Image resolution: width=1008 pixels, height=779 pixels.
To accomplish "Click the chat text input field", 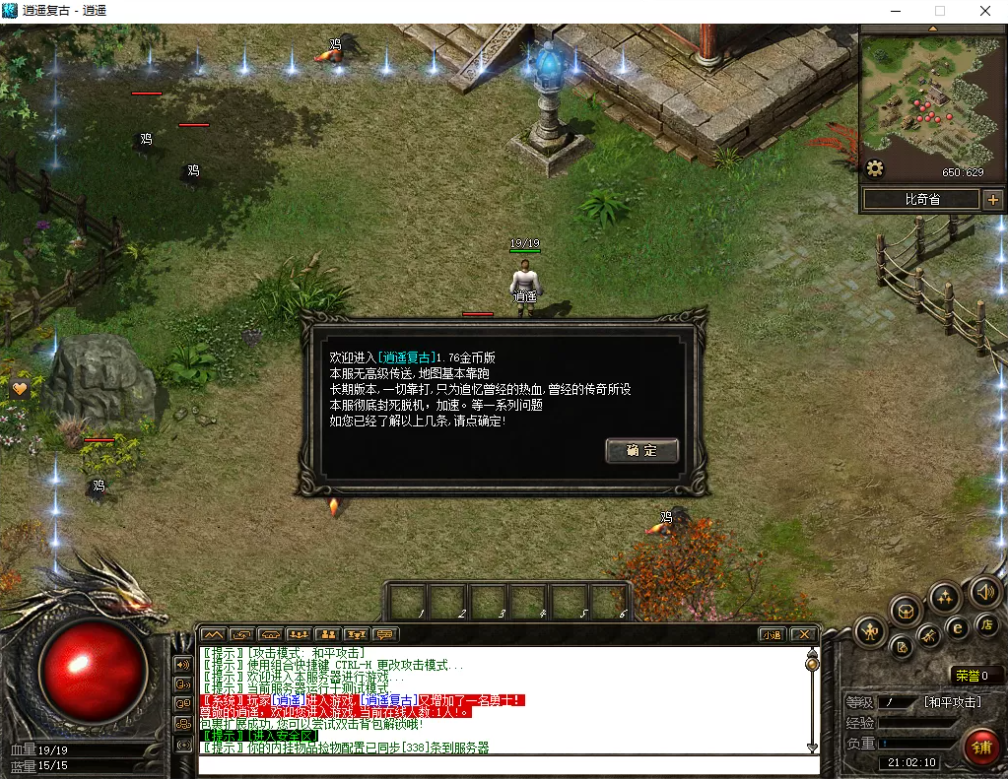I will pyautogui.click(x=500, y=765).
